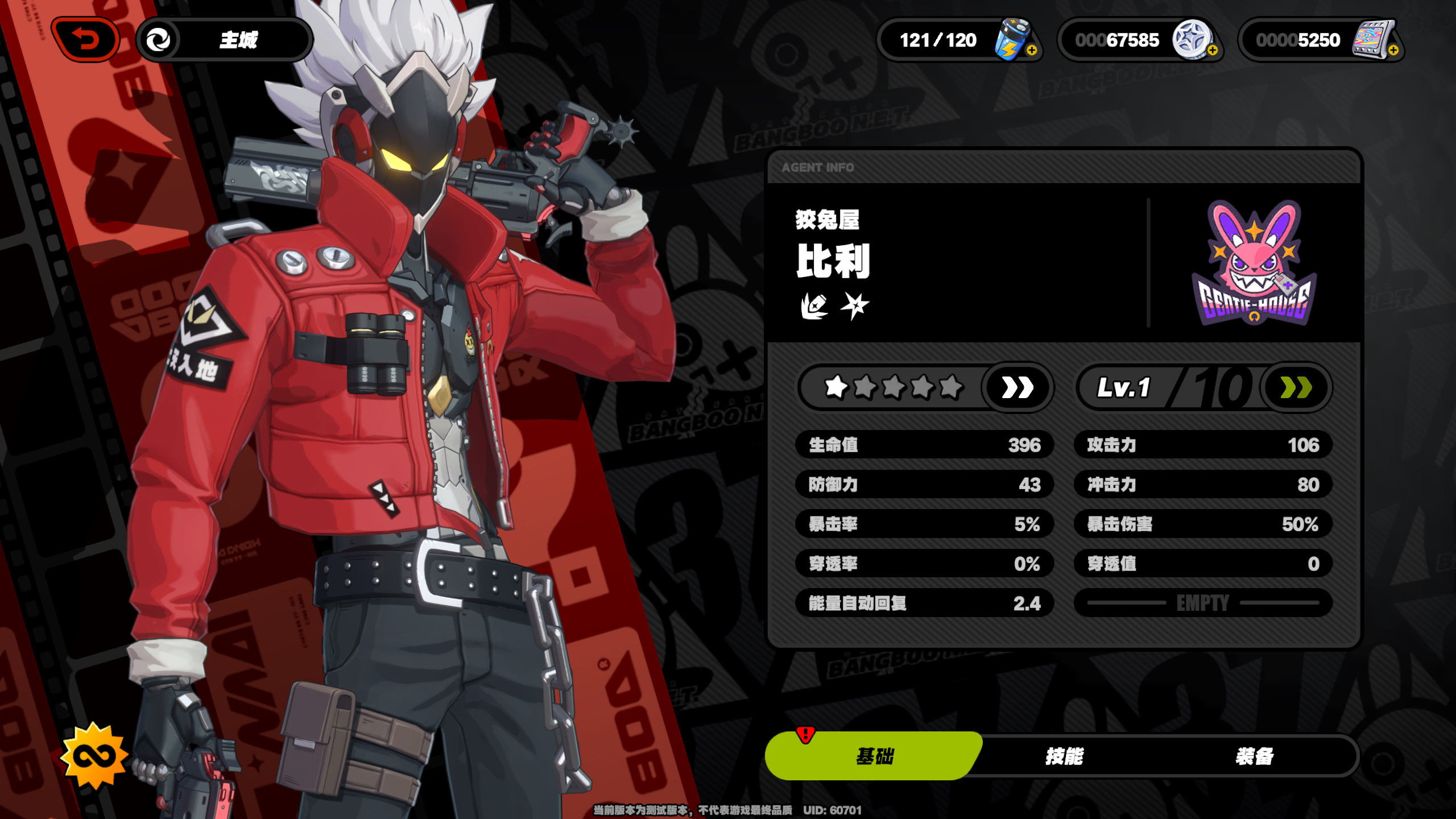Viewport: 1456px width, 819px height.
Task: Add more battery energy
Action: [1032, 51]
